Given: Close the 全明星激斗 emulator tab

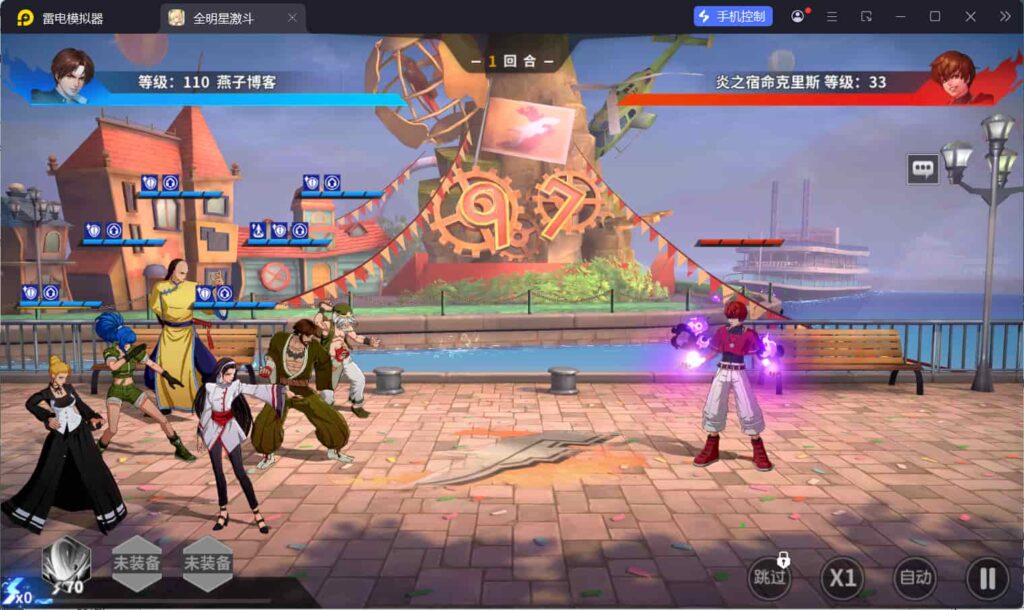Looking at the screenshot, I should (x=292, y=18).
